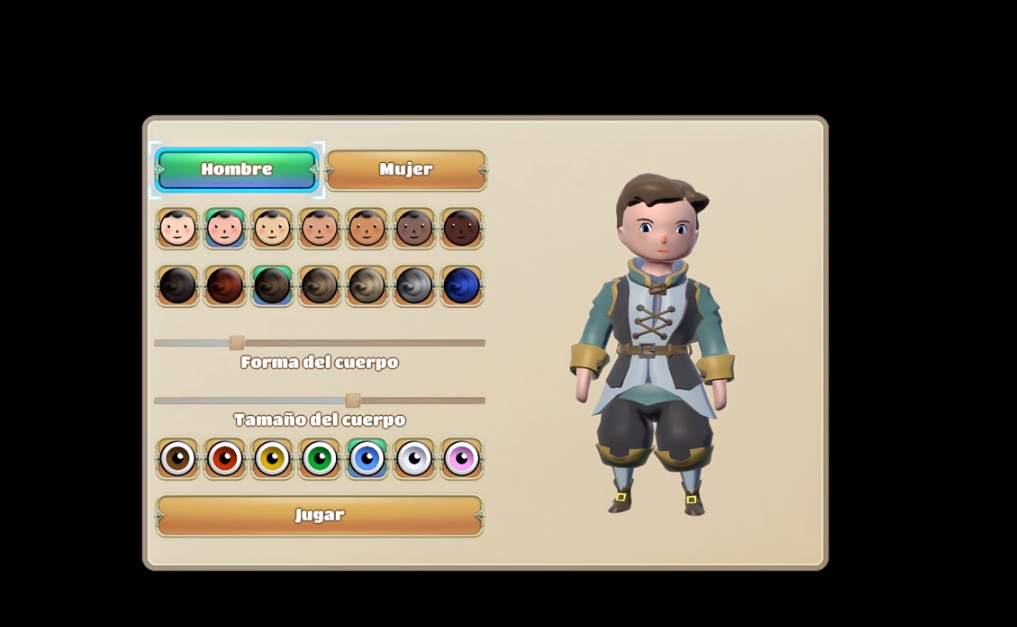Choose the Mujer gender option
Viewport: 1017px width, 627px height.
coord(406,170)
